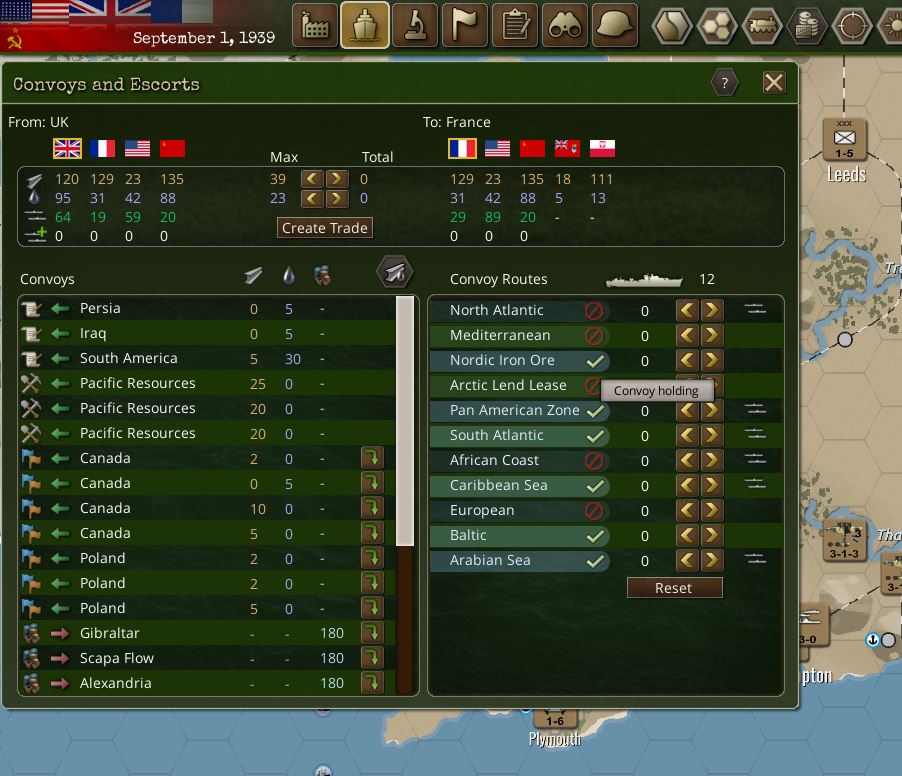
Task: Click the green arrow button beside Gibraltar
Action: [x=372, y=633]
